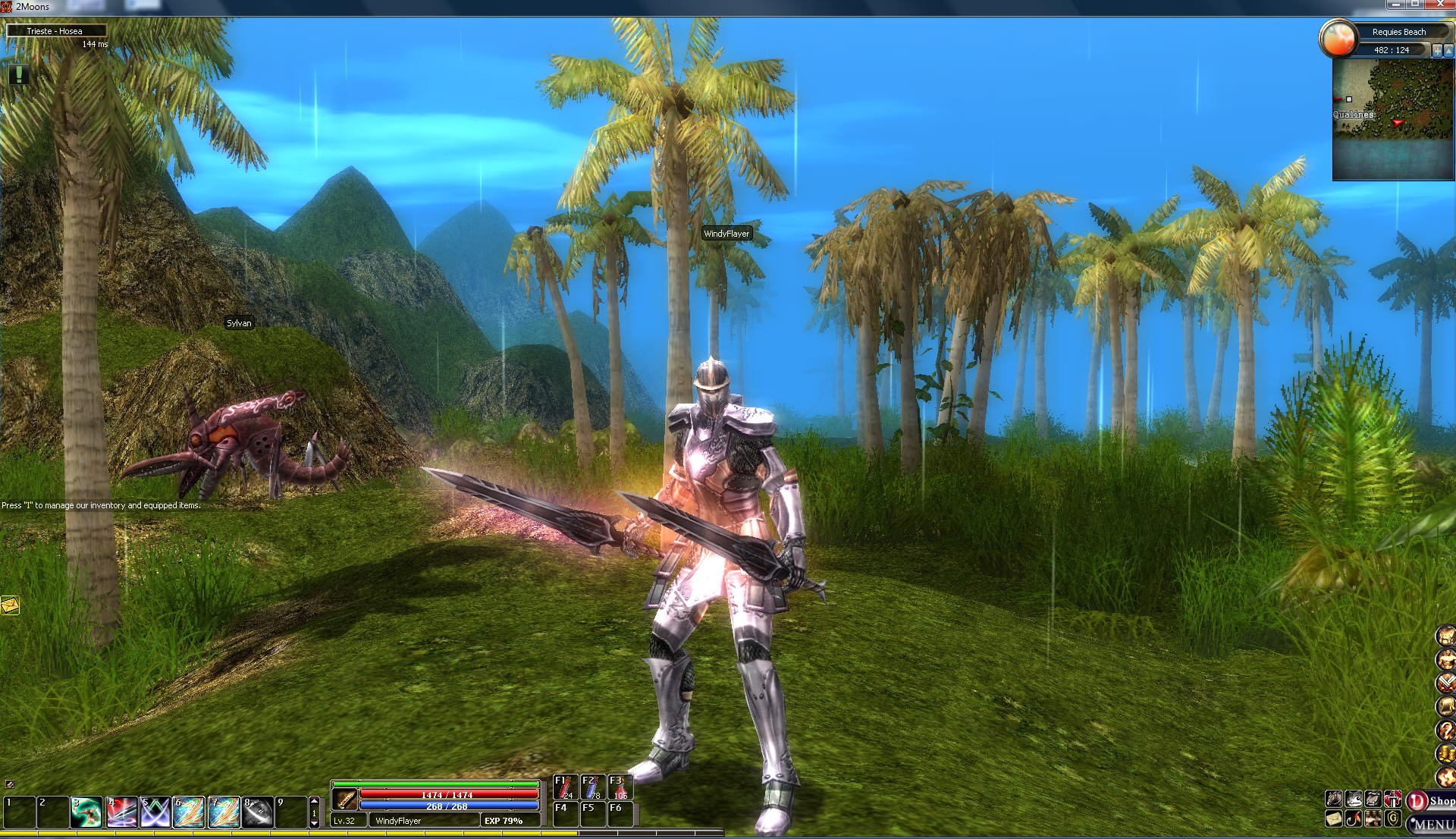1456x839 pixels.
Task: Switch hotbar page with the up arrow
Action: (x=314, y=801)
